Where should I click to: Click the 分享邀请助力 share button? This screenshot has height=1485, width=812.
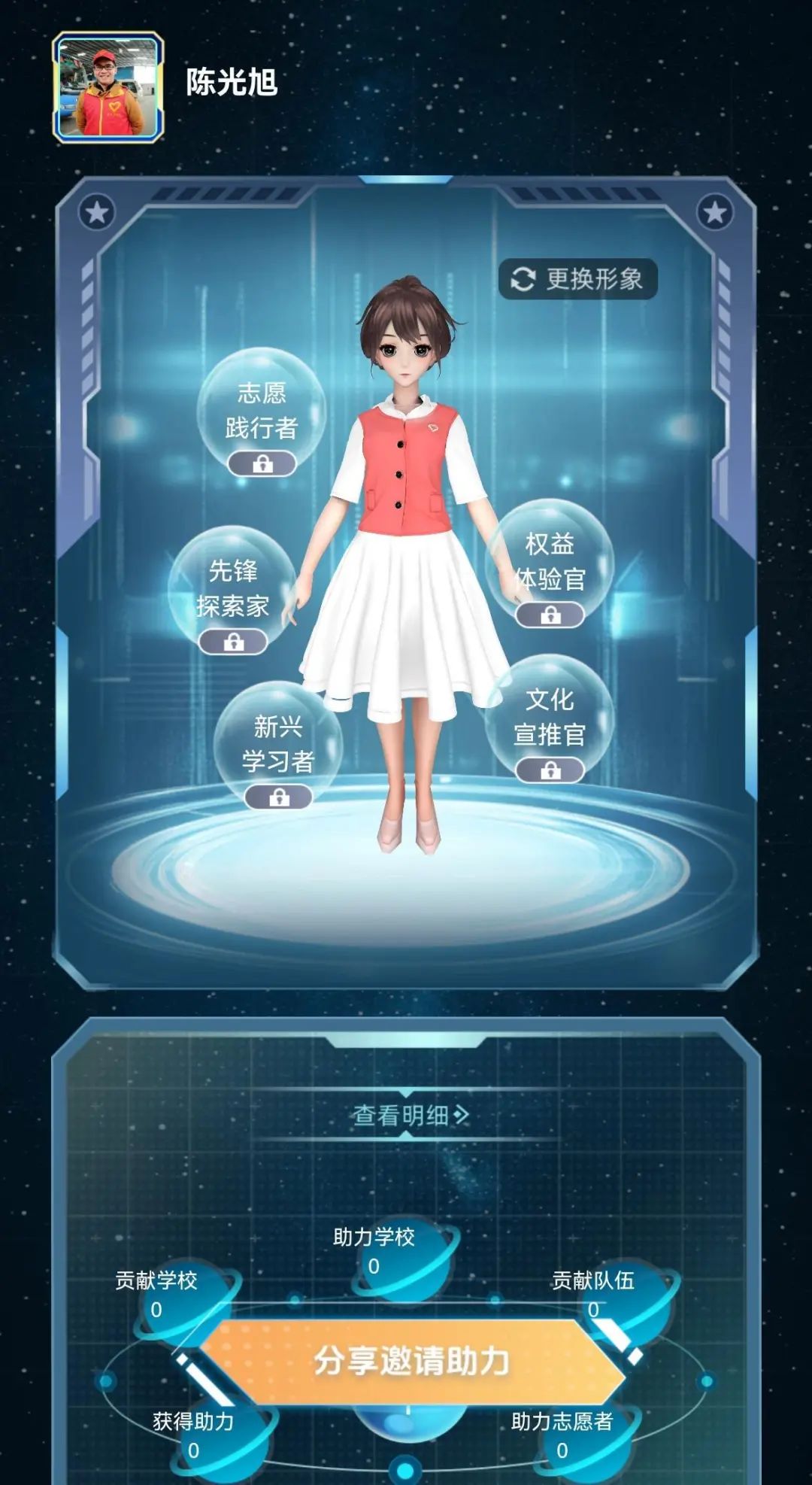(411, 1362)
